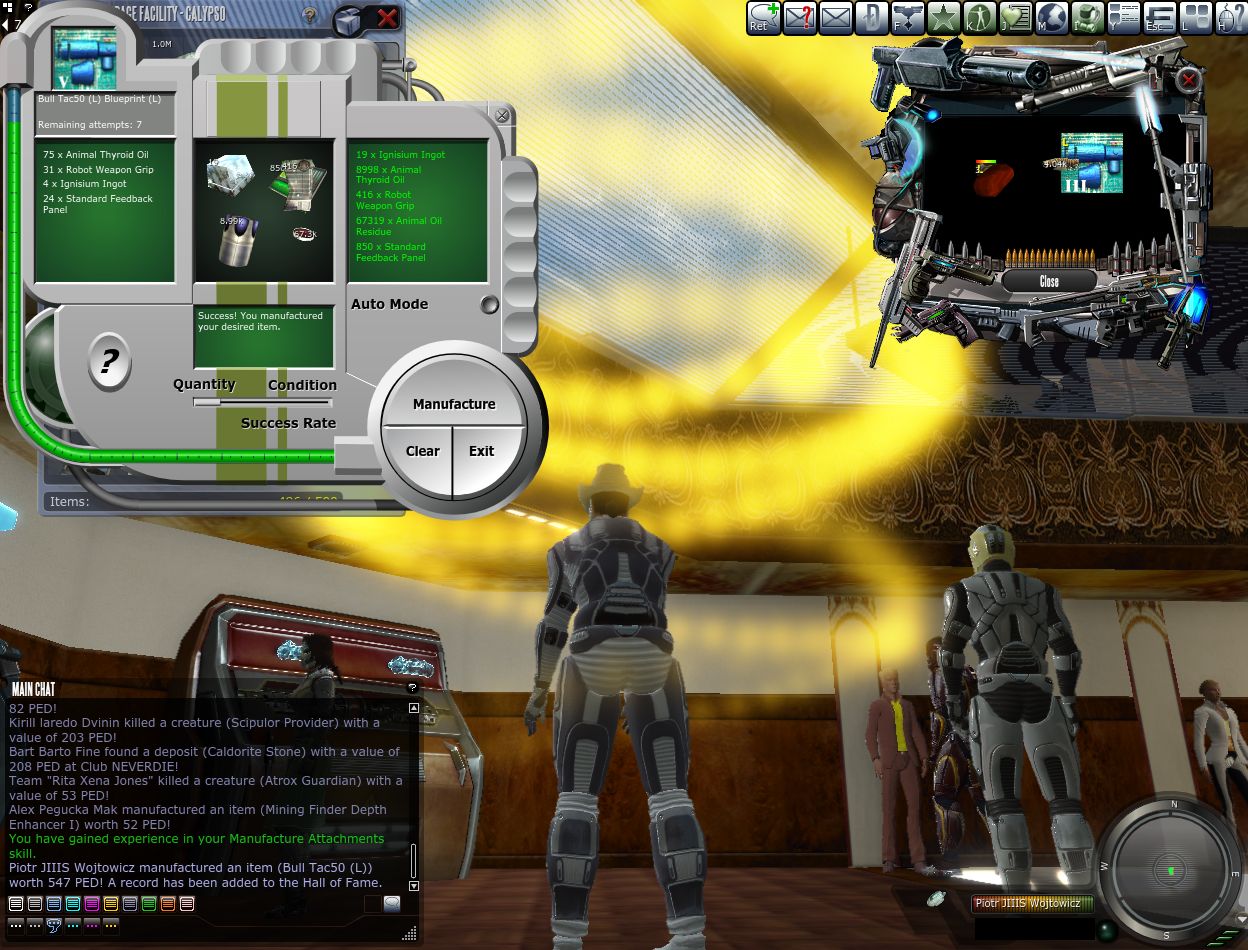
Task: Adjust the Quantity–Condition slider
Action: click(263, 402)
